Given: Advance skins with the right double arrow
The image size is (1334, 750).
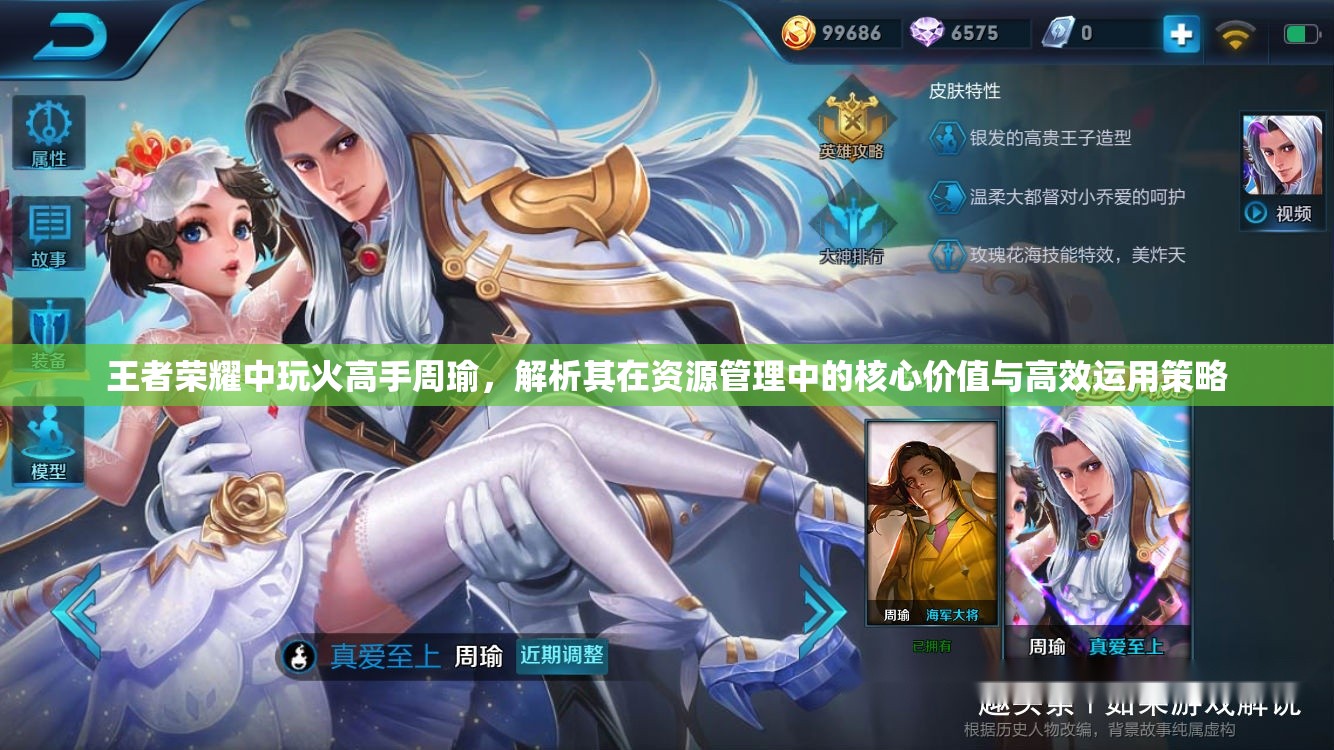Looking at the screenshot, I should (x=822, y=610).
